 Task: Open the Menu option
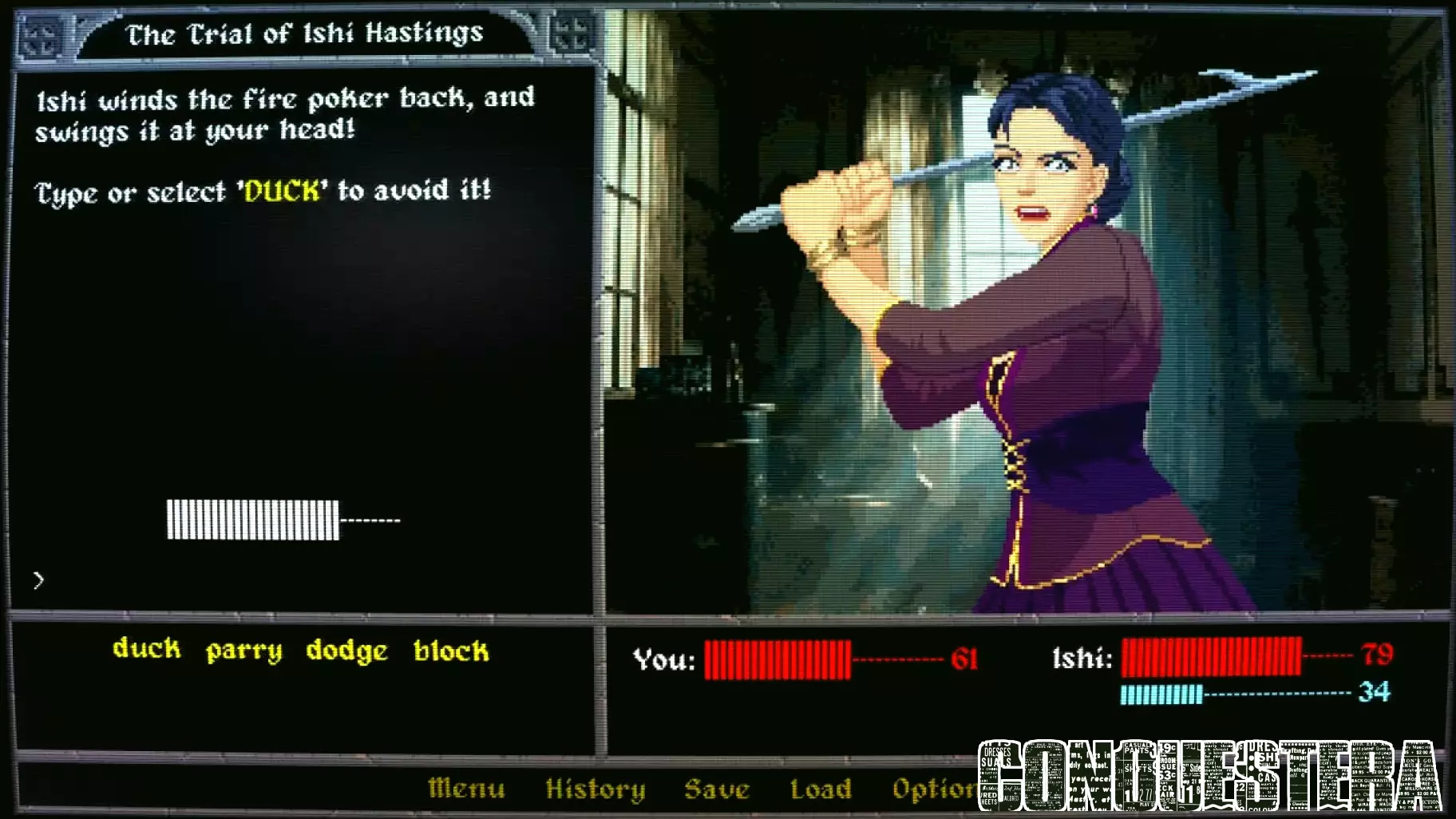pos(465,789)
